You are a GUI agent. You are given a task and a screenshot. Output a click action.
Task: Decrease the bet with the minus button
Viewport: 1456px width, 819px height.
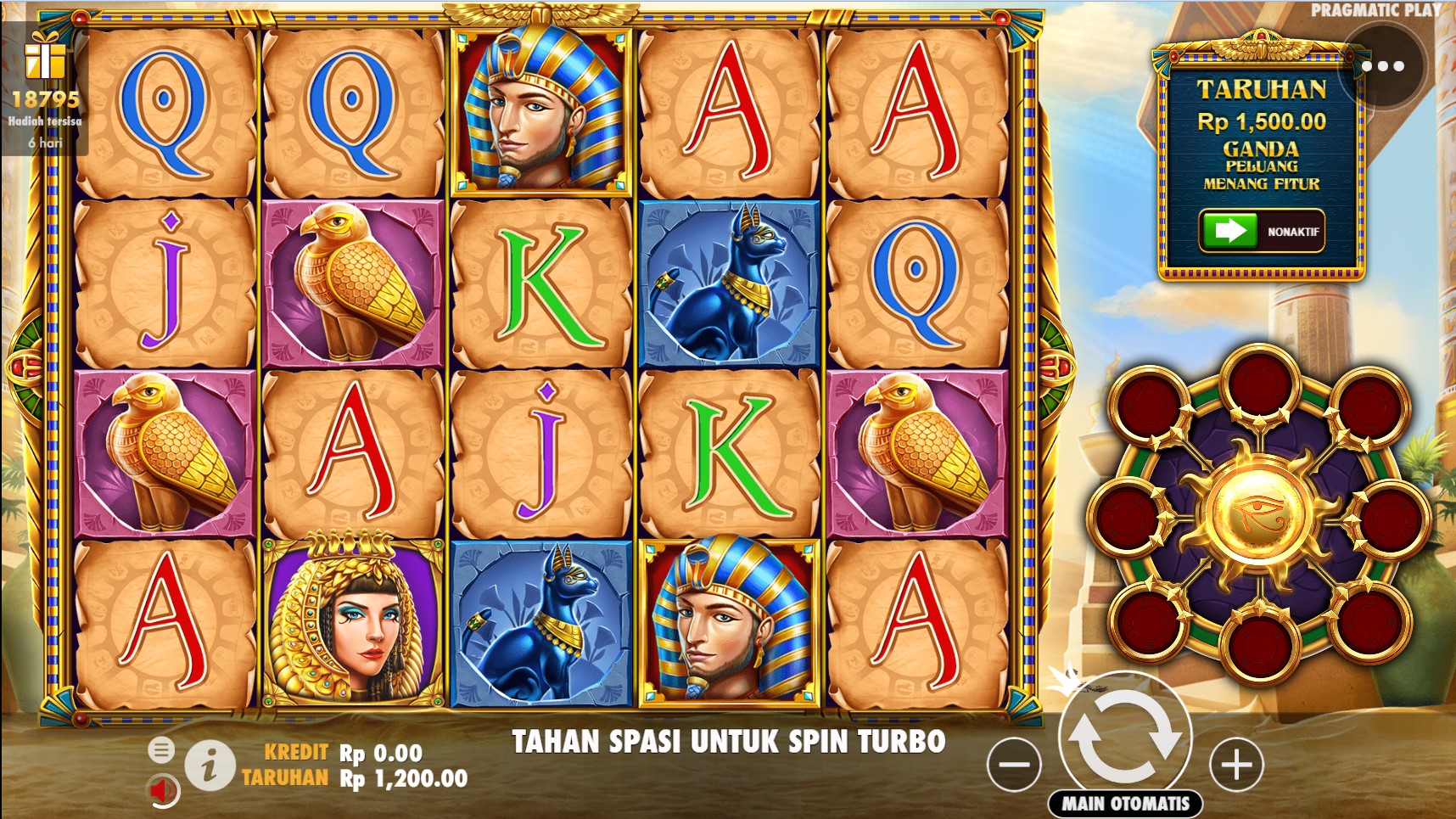(1014, 764)
